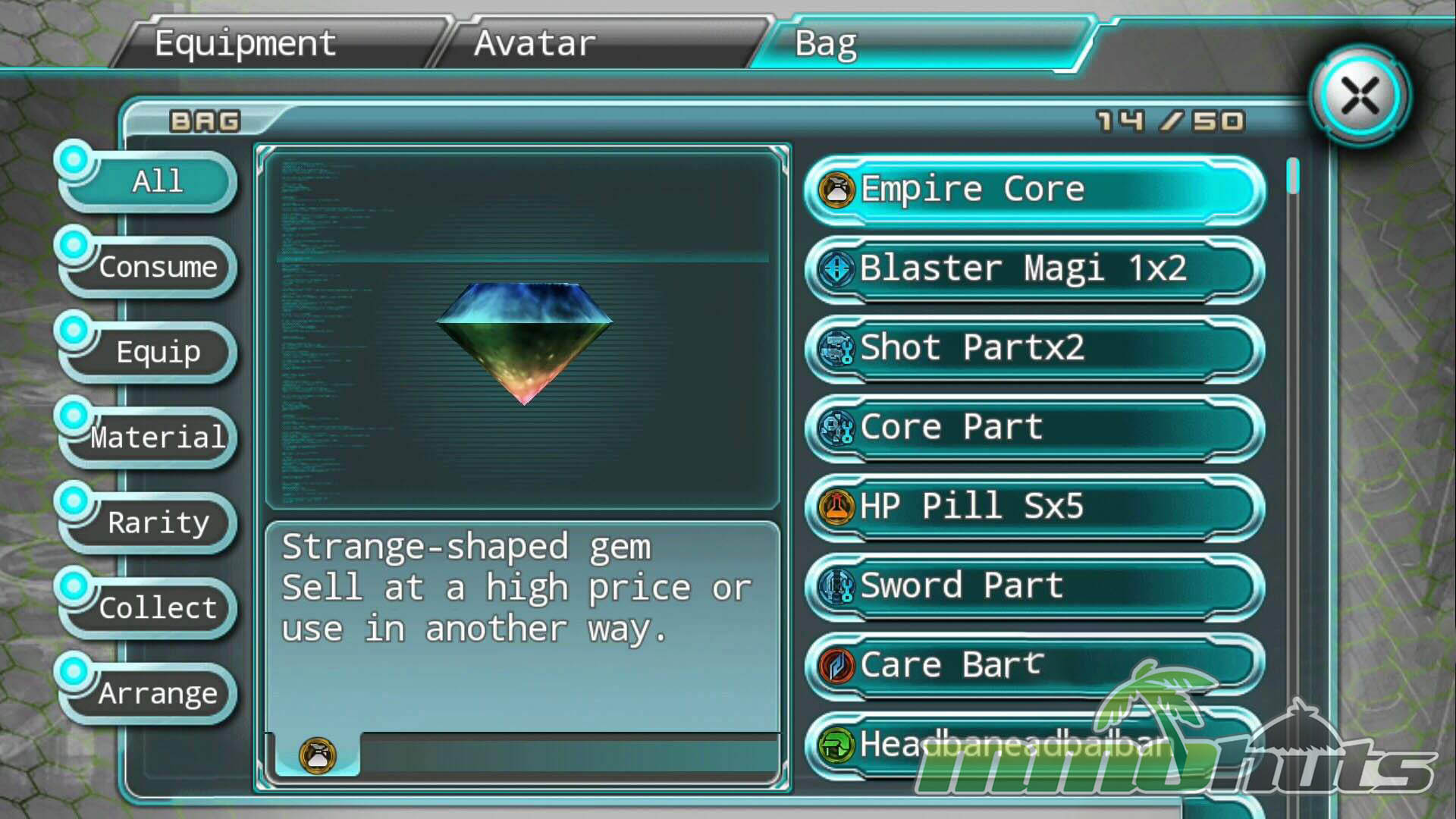1456x819 pixels.
Task: Select the Sword Part entry
Action: click(x=1034, y=586)
